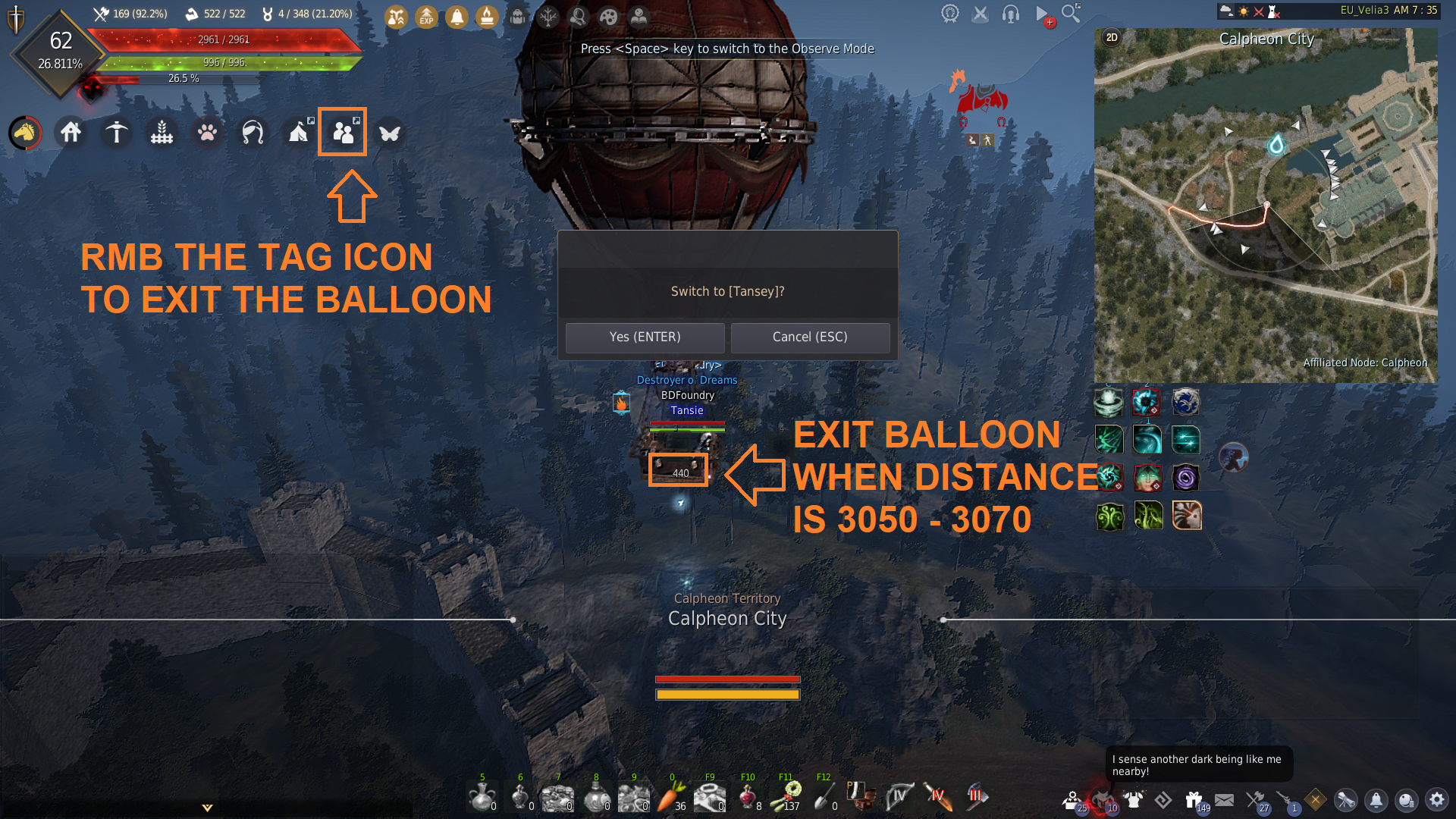Open the camp tent icon
1456x819 pixels.
(298, 133)
